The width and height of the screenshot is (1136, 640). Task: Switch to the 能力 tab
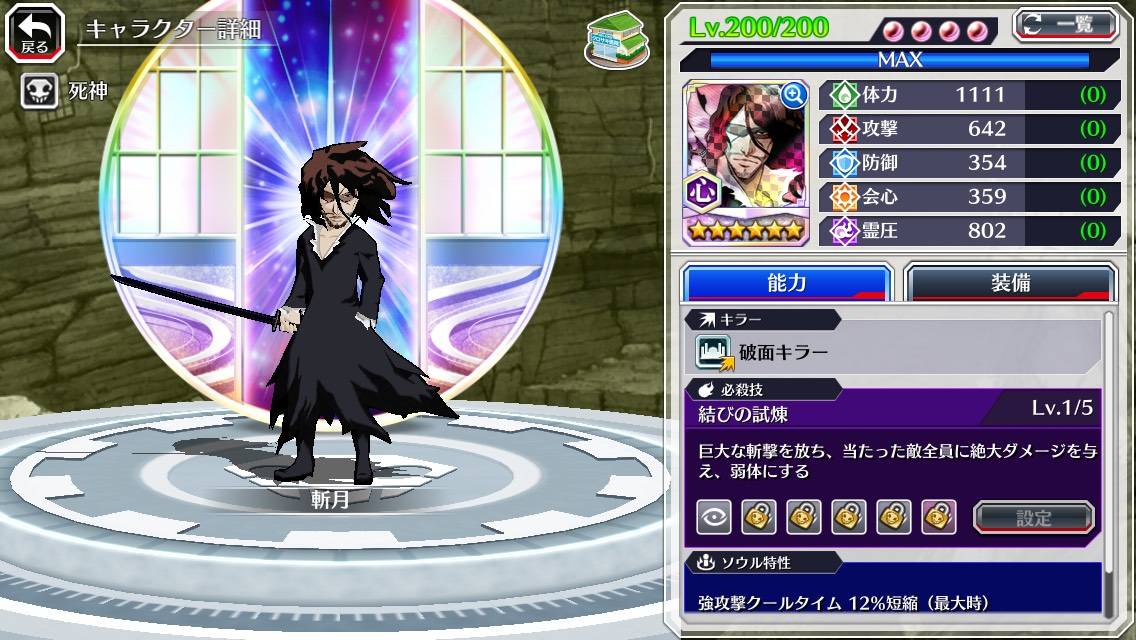coord(786,283)
